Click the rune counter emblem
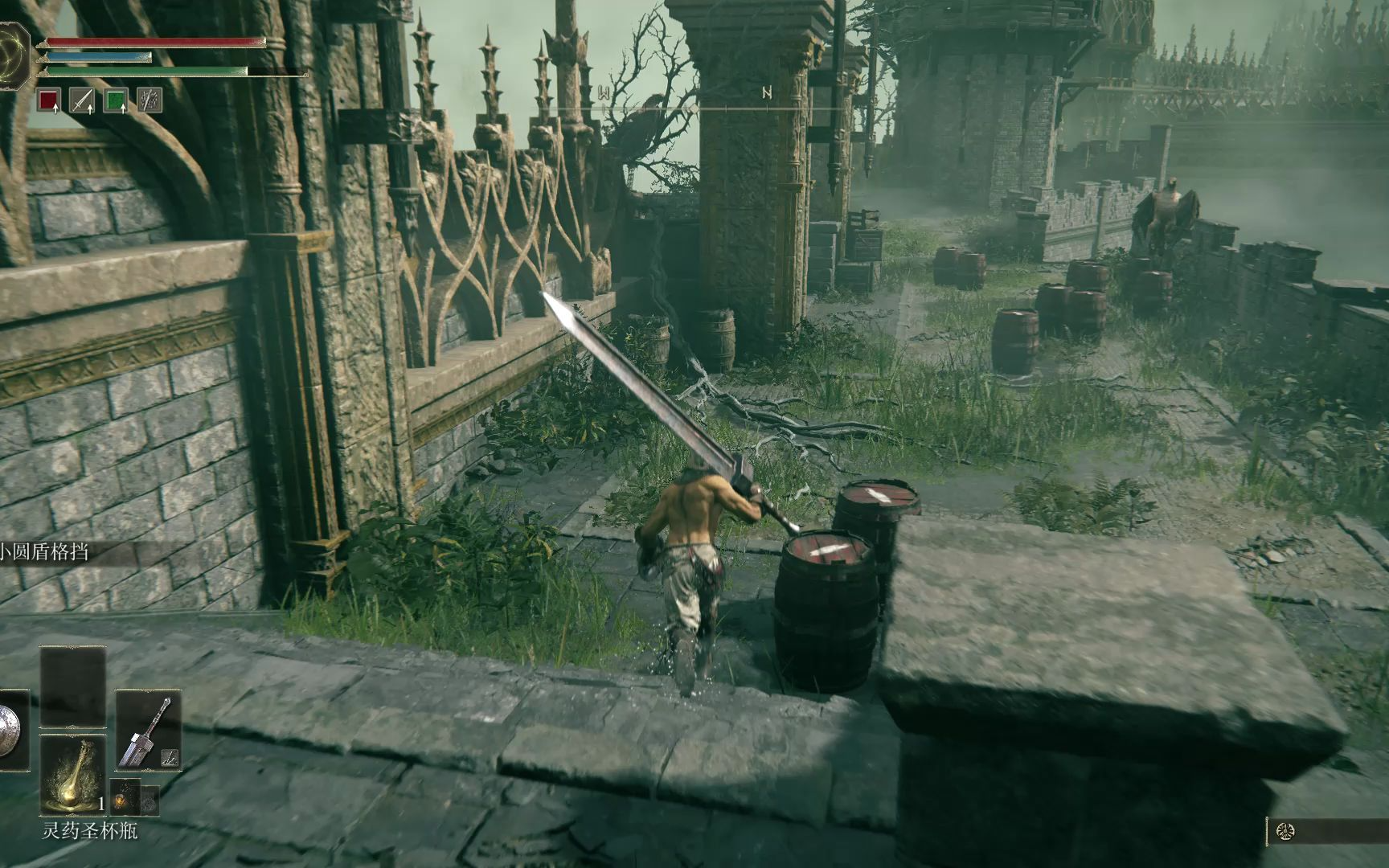Image resolution: width=1389 pixels, height=868 pixels. [x=1285, y=832]
